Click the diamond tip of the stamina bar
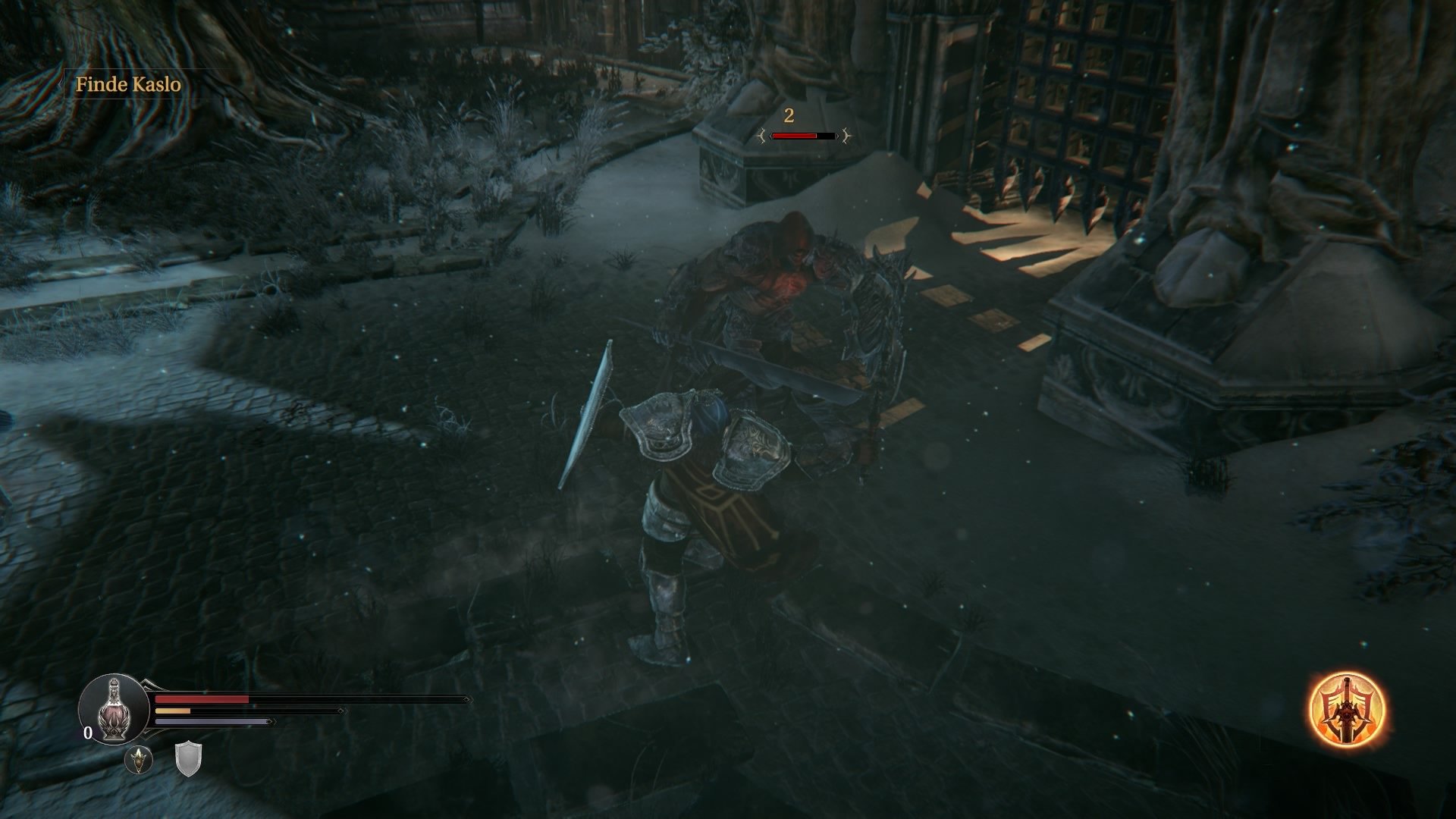1456x819 pixels. pyautogui.click(x=340, y=711)
